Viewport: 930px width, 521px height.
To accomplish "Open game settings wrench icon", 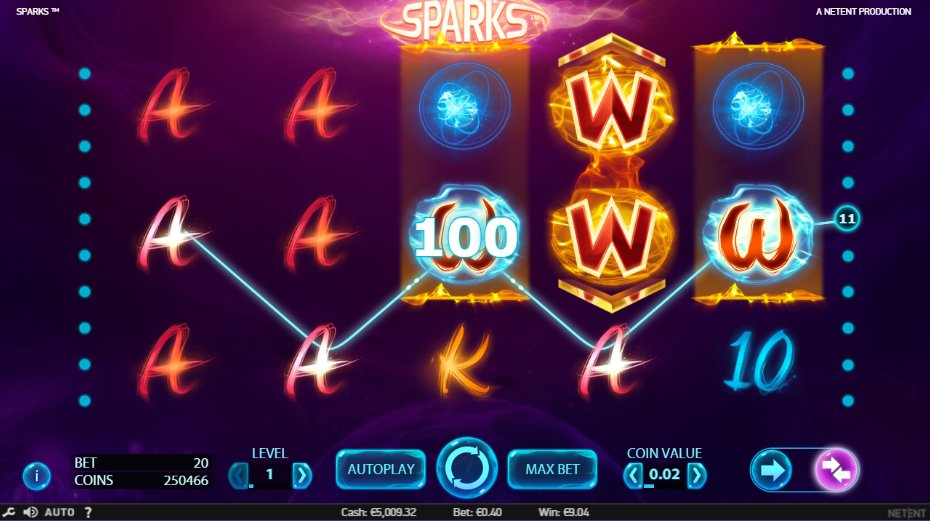I will (x=10, y=512).
